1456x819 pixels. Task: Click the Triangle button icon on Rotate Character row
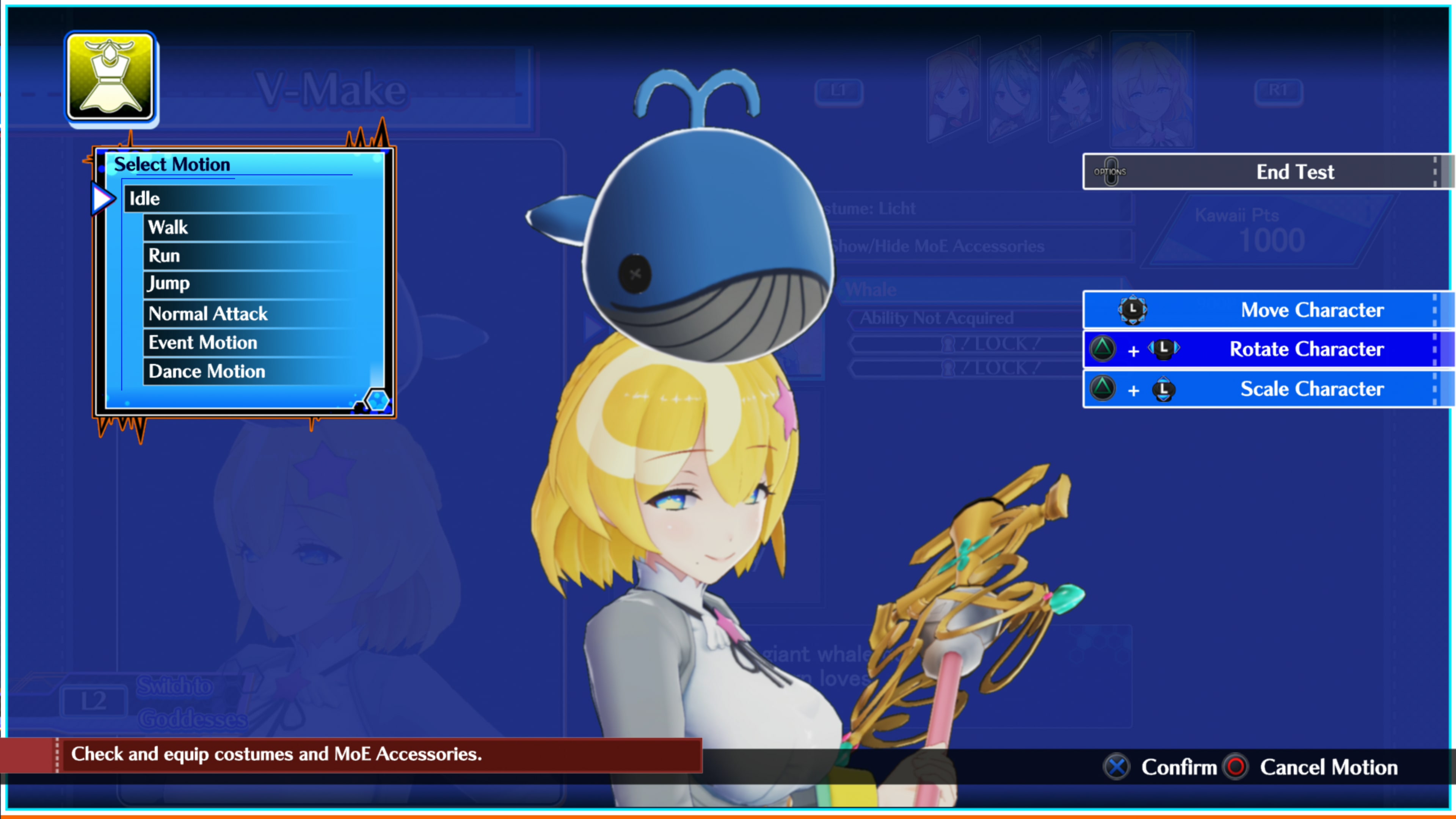pos(1103,349)
